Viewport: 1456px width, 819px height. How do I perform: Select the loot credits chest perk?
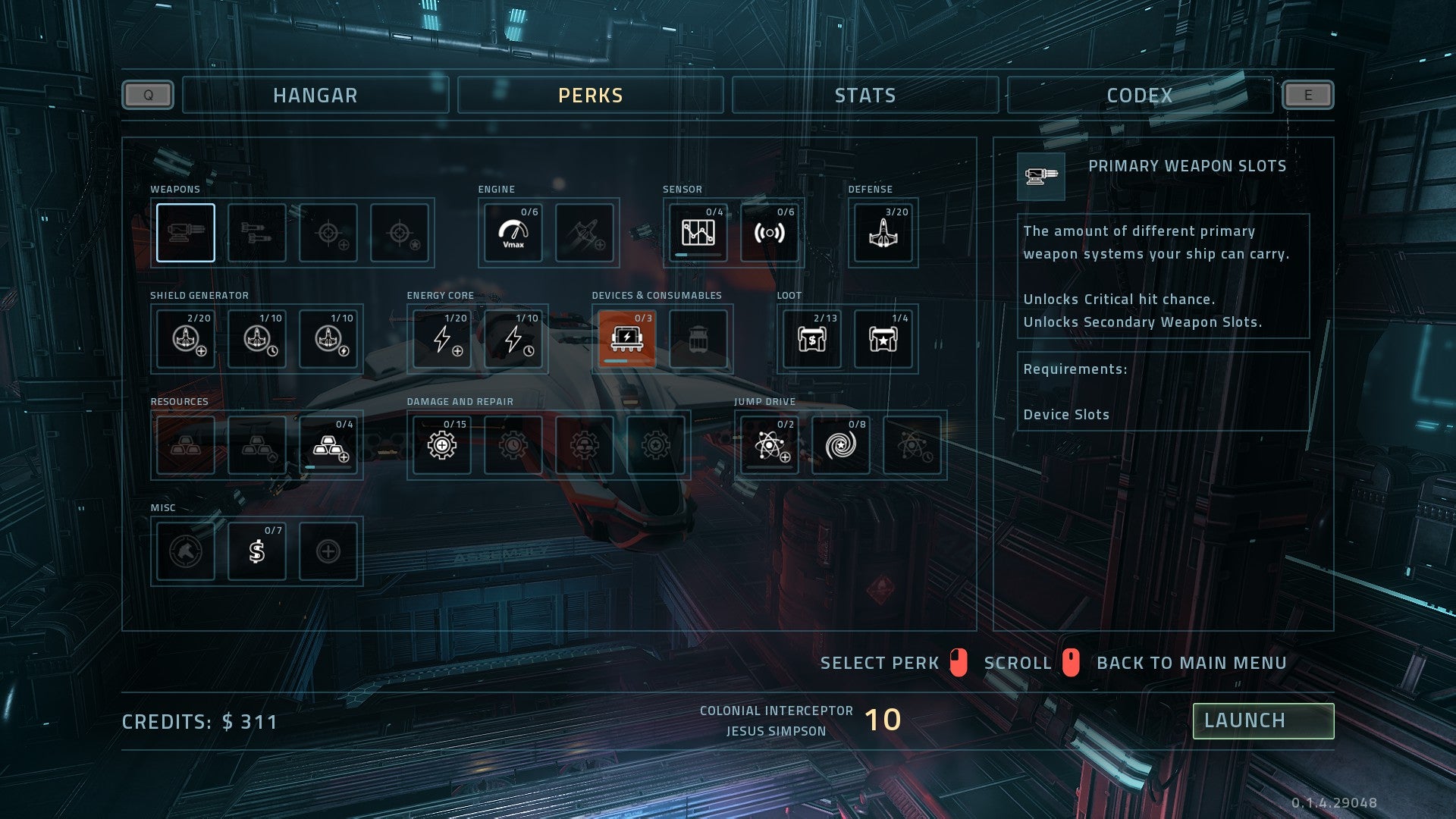click(x=811, y=339)
